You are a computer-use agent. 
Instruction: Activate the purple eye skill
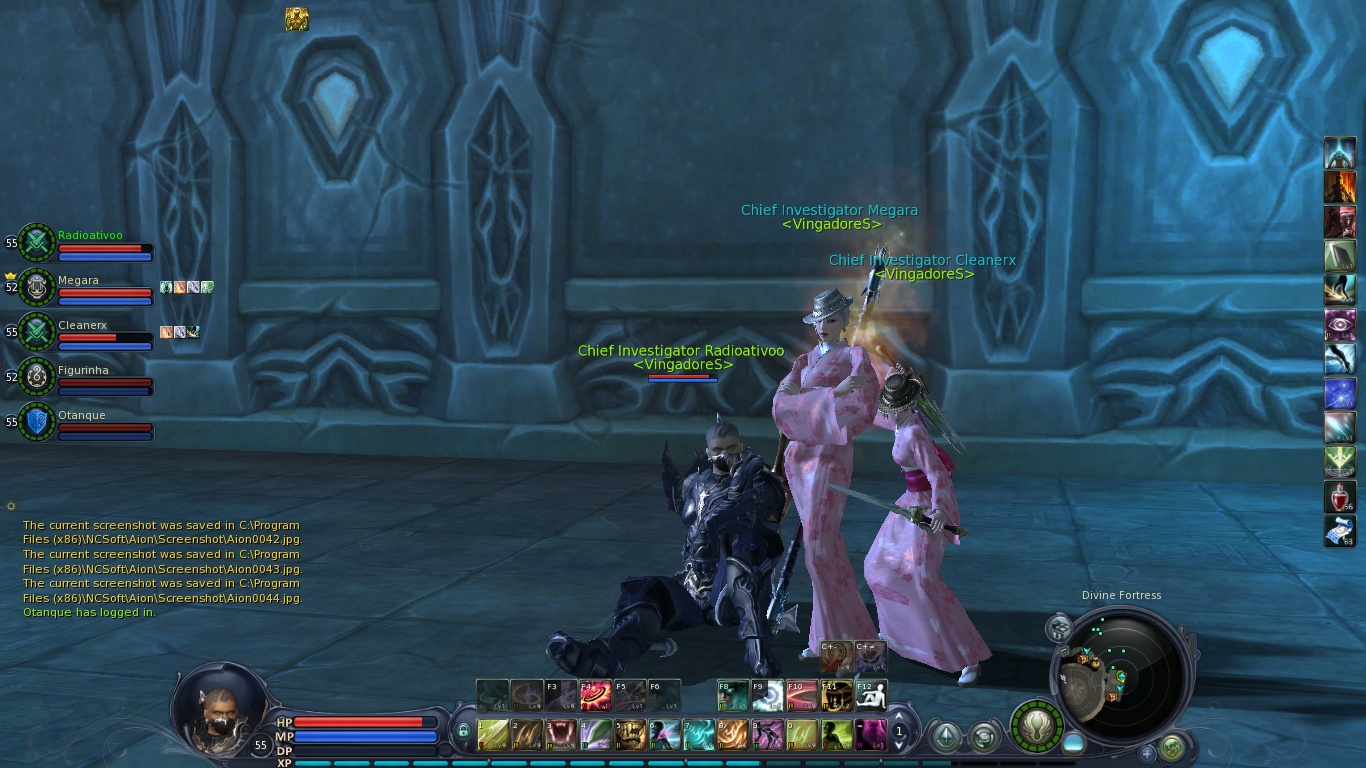coord(1339,326)
